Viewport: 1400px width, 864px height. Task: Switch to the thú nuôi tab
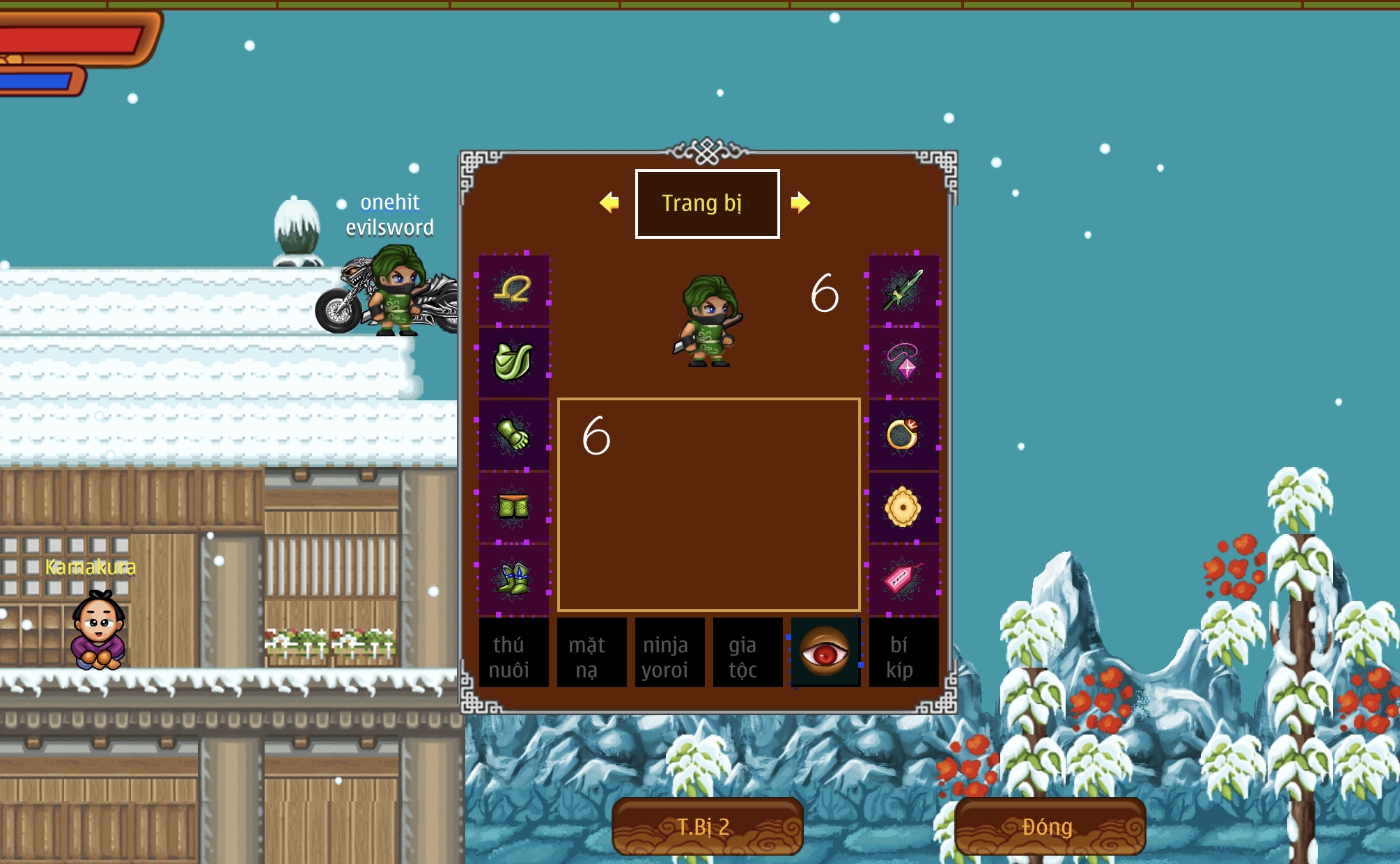pos(513,652)
